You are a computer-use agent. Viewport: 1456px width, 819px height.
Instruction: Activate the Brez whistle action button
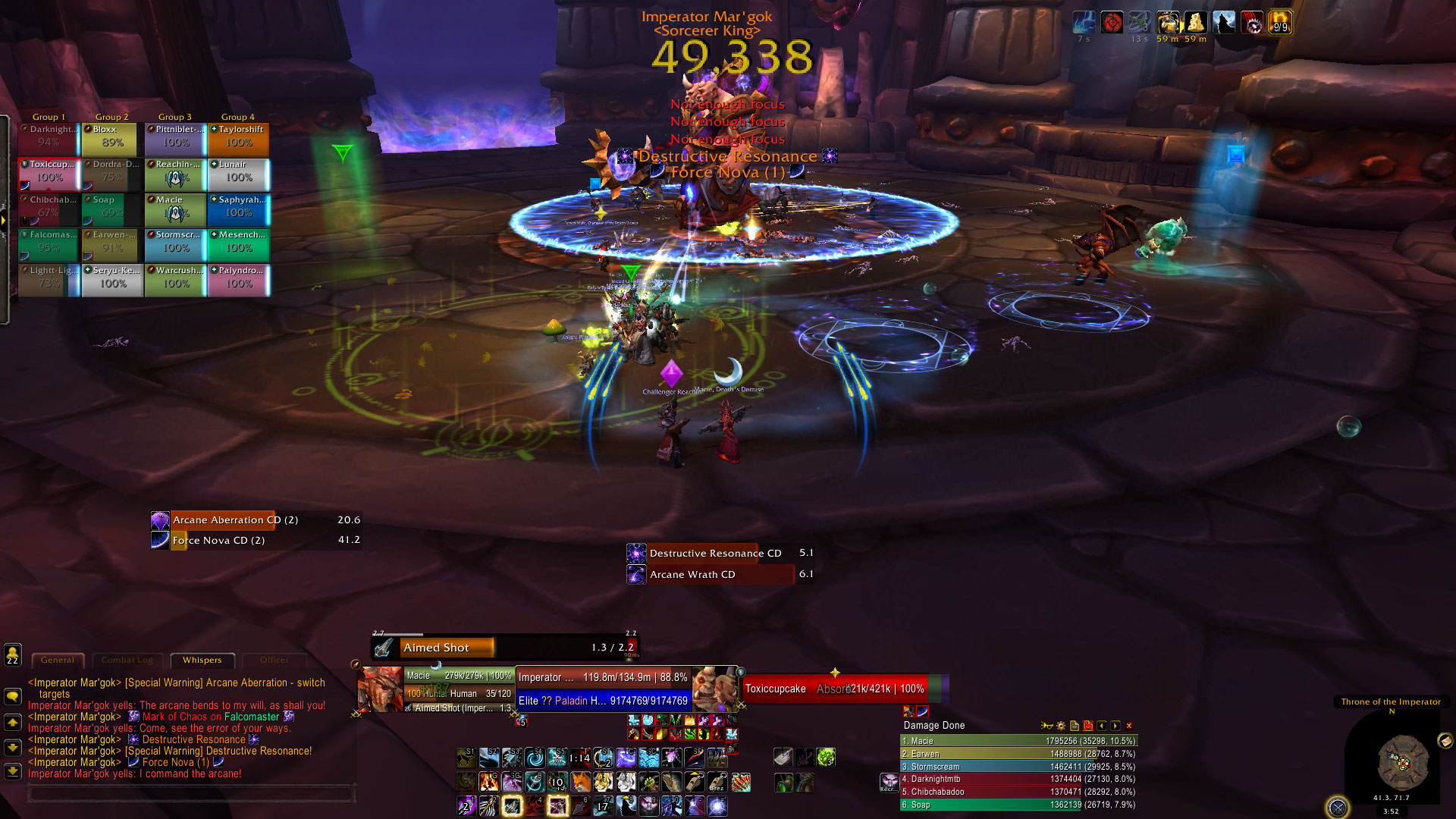(x=717, y=782)
